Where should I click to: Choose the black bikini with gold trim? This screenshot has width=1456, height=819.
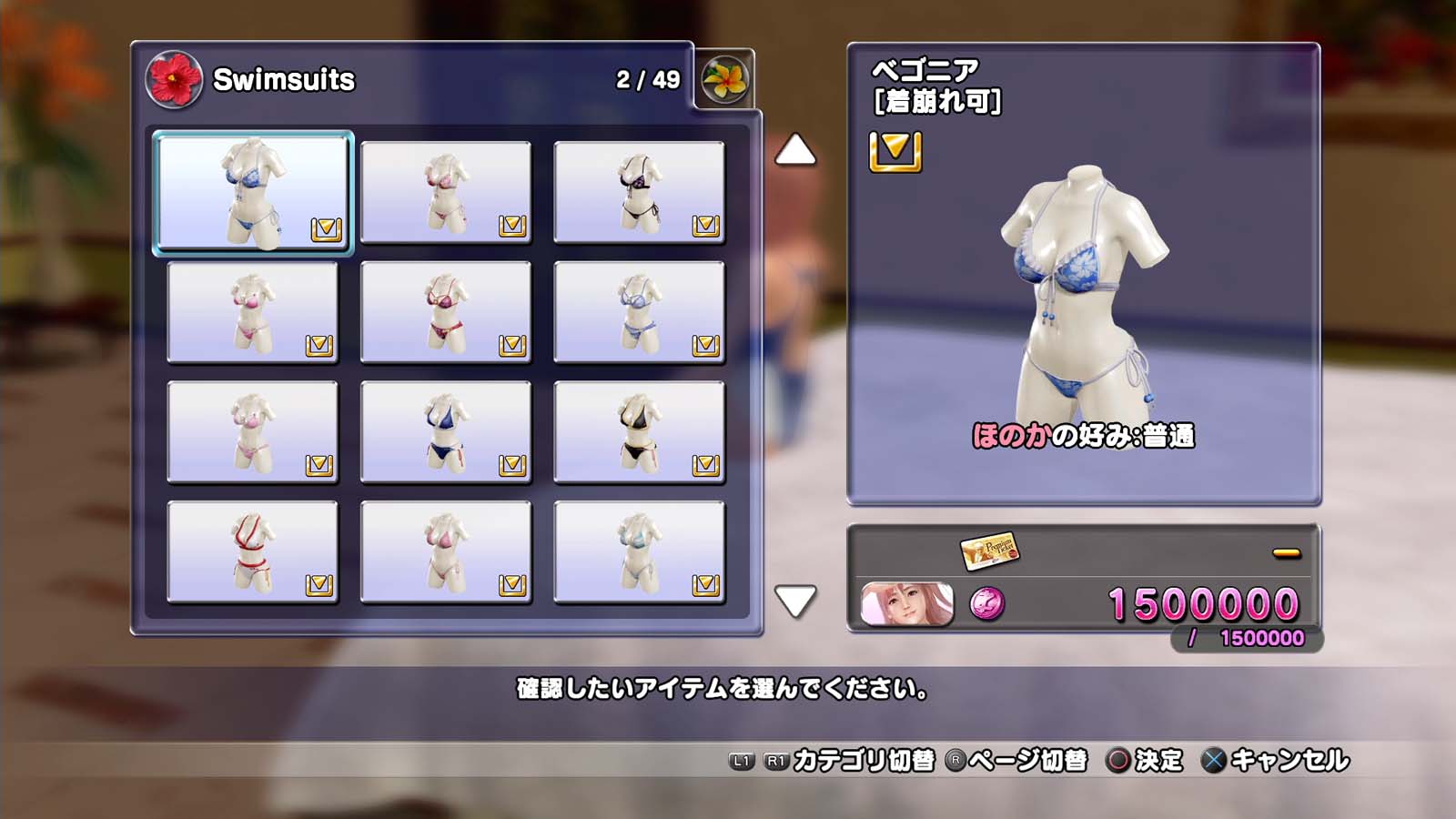(639, 432)
